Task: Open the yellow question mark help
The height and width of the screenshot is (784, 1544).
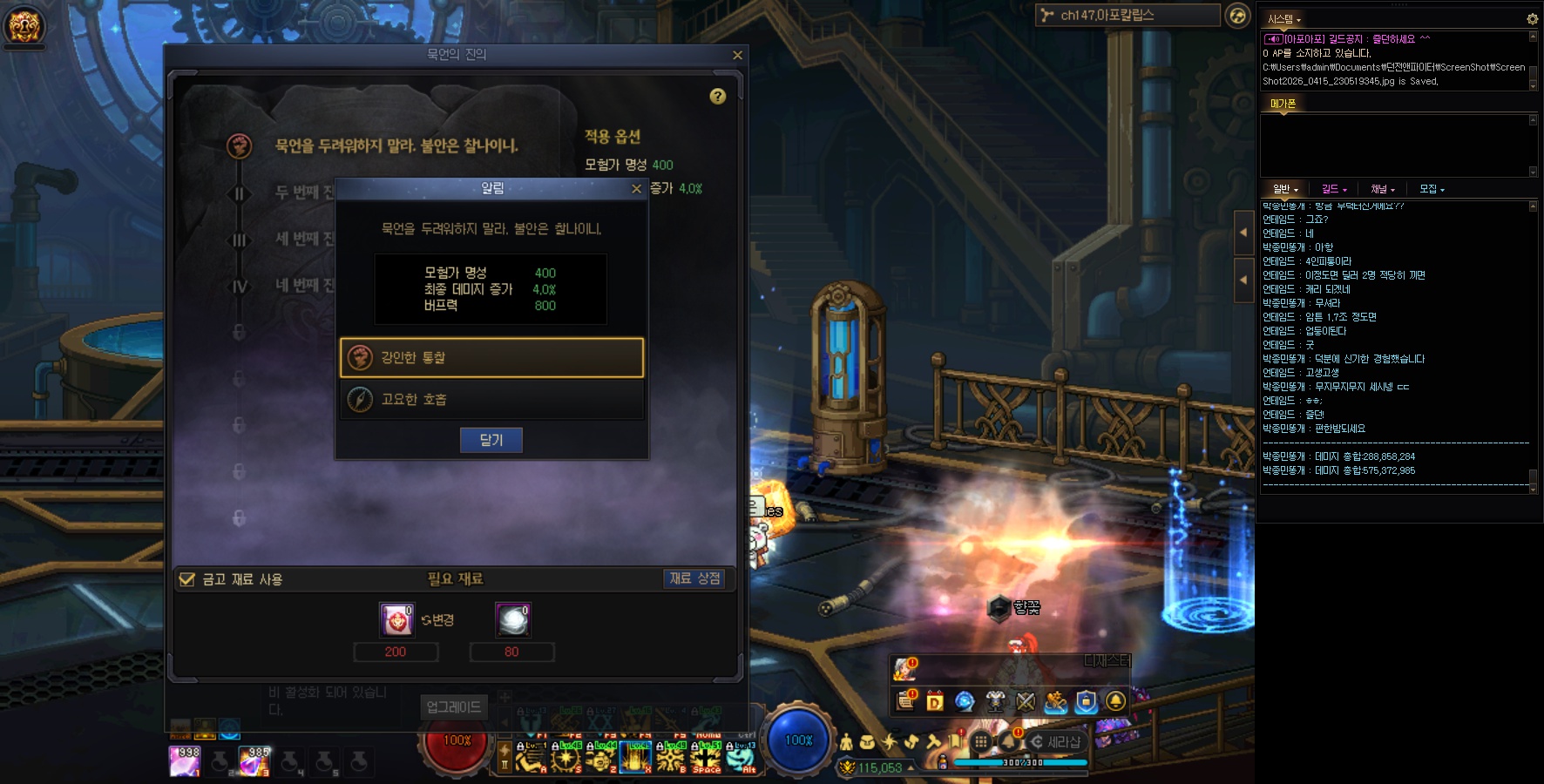Action: tap(717, 96)
